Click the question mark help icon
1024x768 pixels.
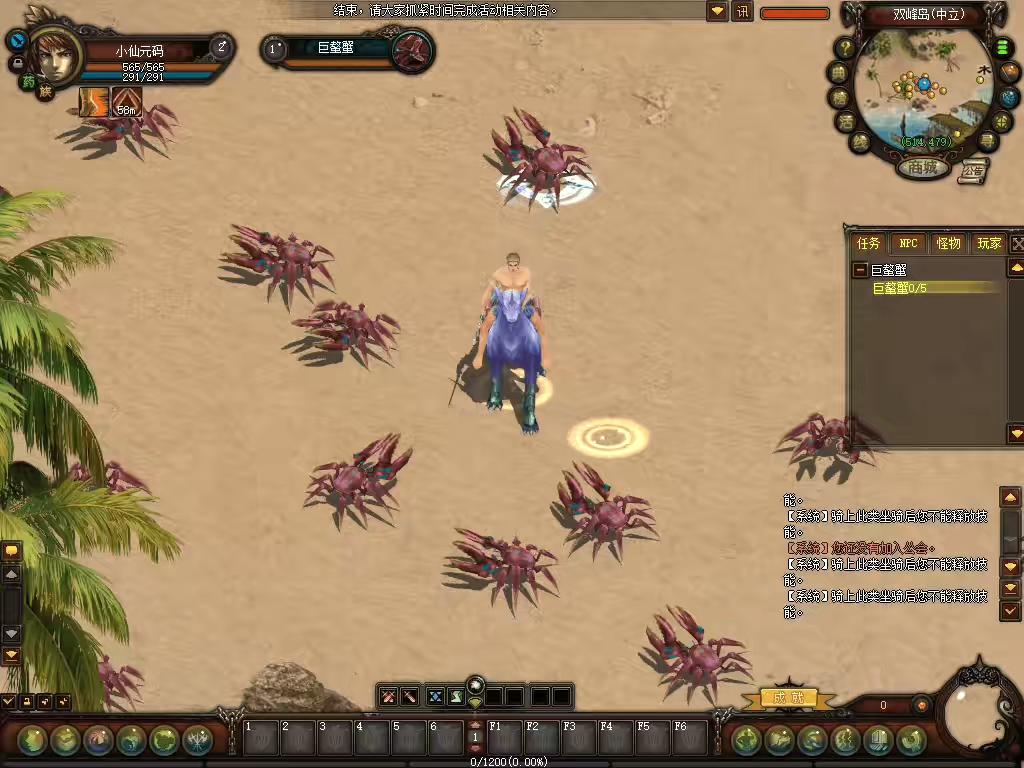point(845,48)
